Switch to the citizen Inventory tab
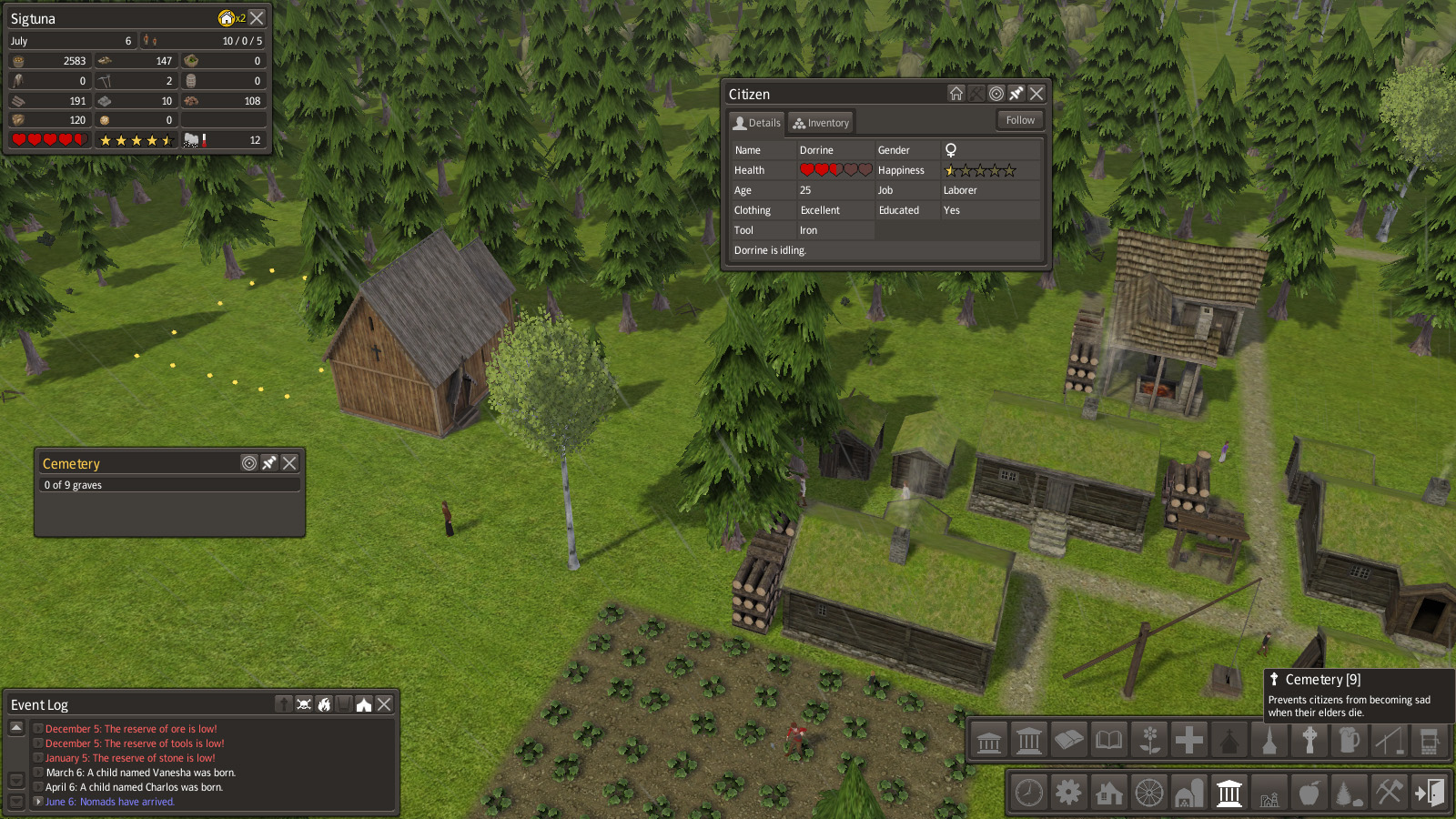This screenshot has height=819, width=1456. pyautogui.click(x=820, y=123)
